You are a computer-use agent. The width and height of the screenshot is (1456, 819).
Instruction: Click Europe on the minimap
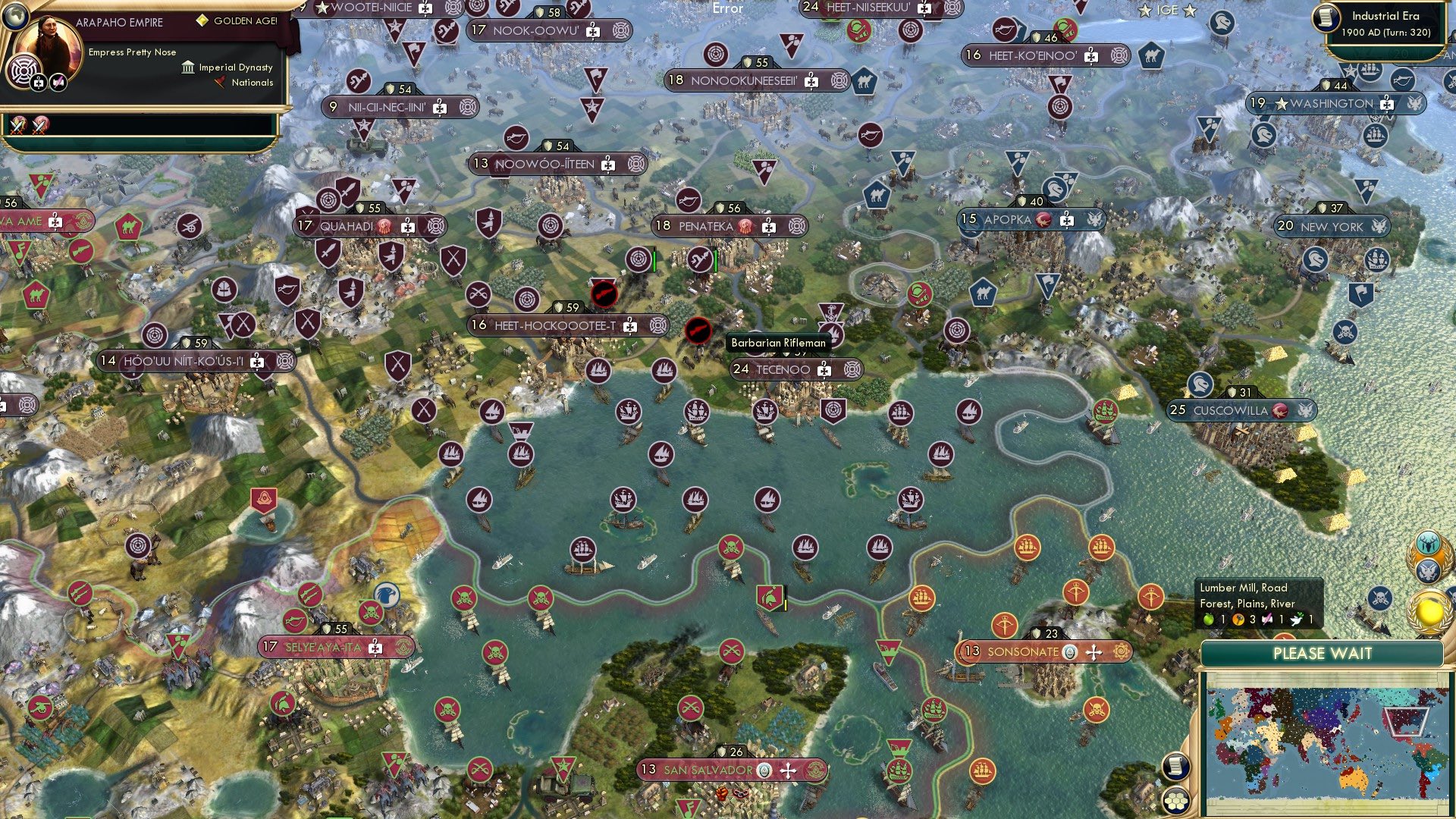[1246, 708]
